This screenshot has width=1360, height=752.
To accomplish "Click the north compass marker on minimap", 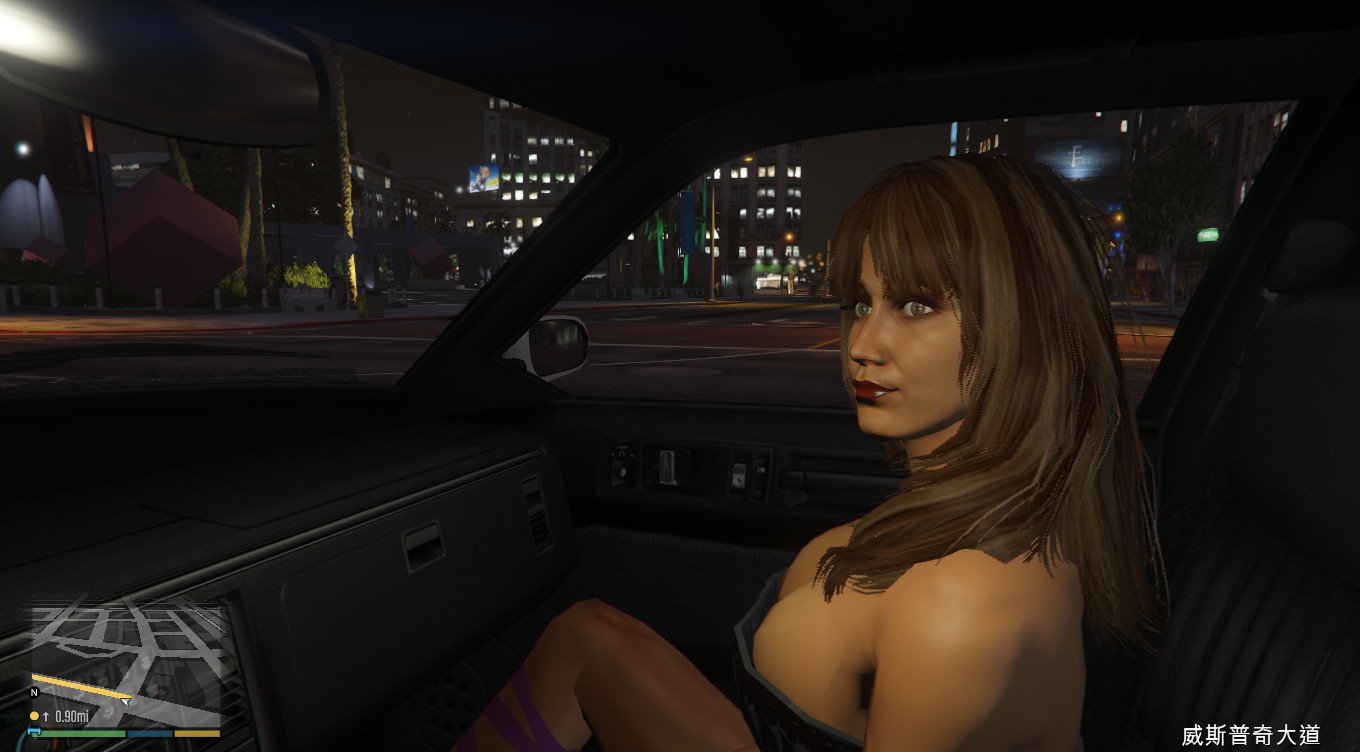I will (34, 692).
